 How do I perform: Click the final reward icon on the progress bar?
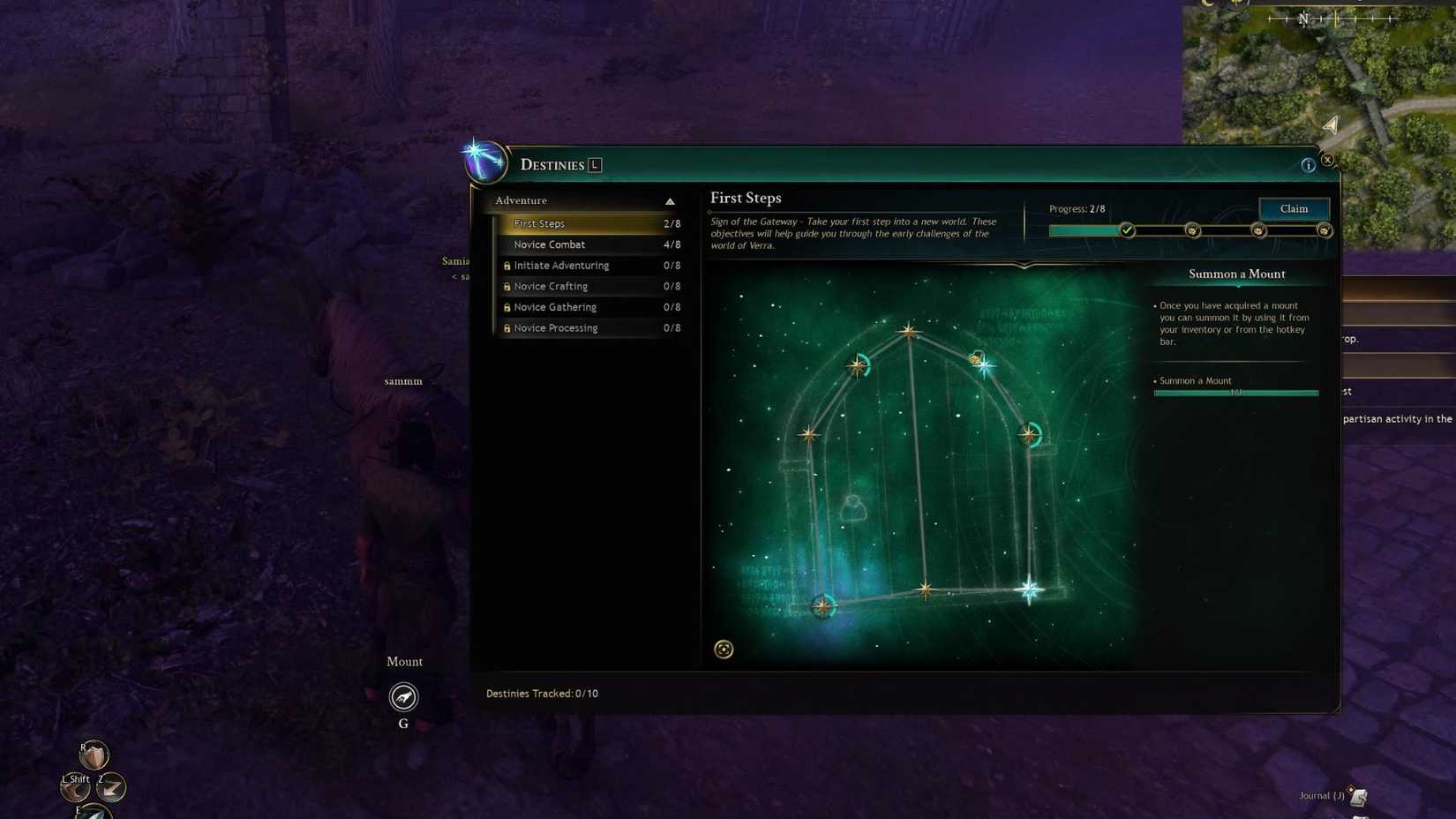tap(1325, 230)
